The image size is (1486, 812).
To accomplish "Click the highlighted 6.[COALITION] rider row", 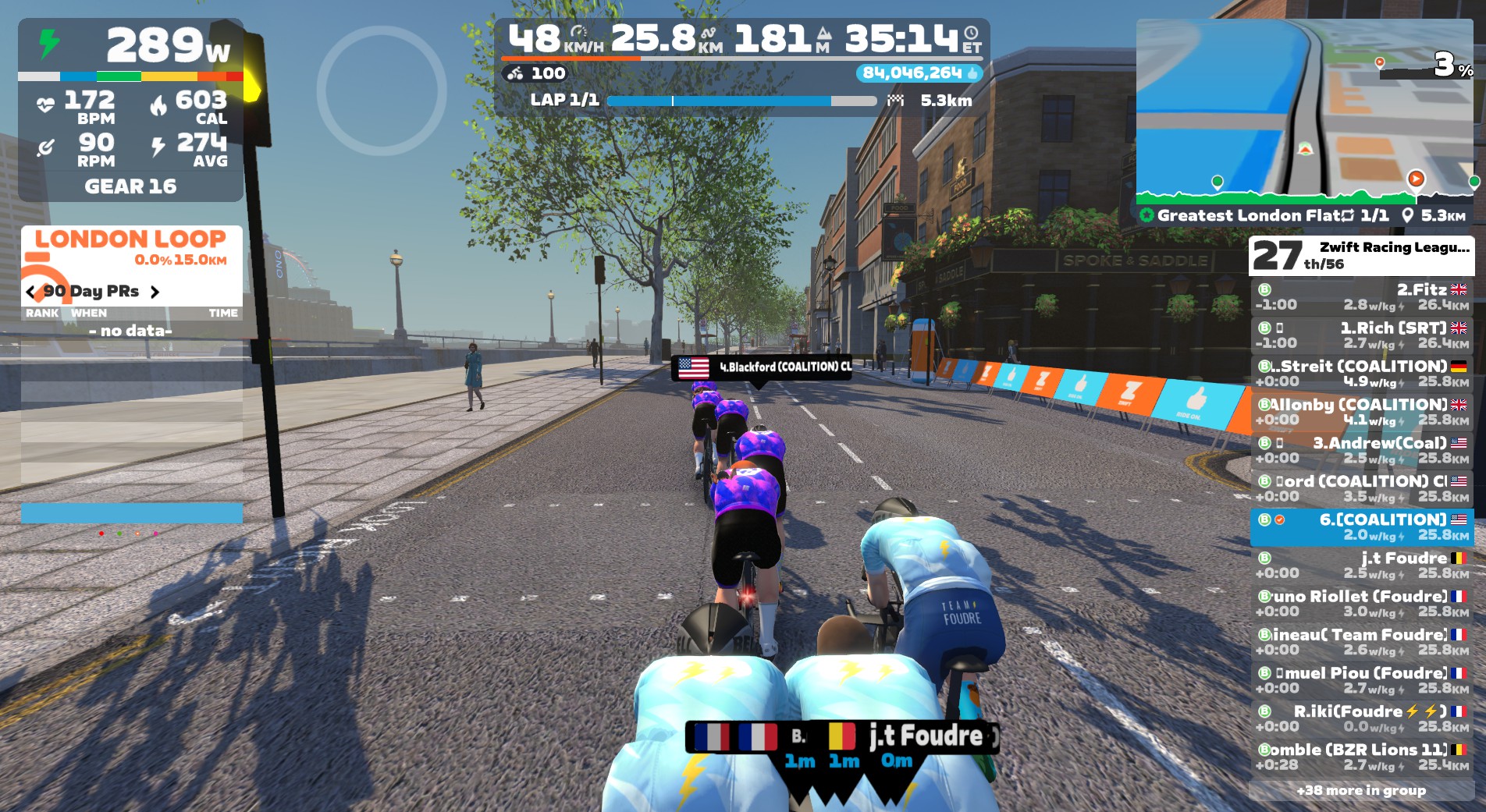I will click(x=1361, y=527).
